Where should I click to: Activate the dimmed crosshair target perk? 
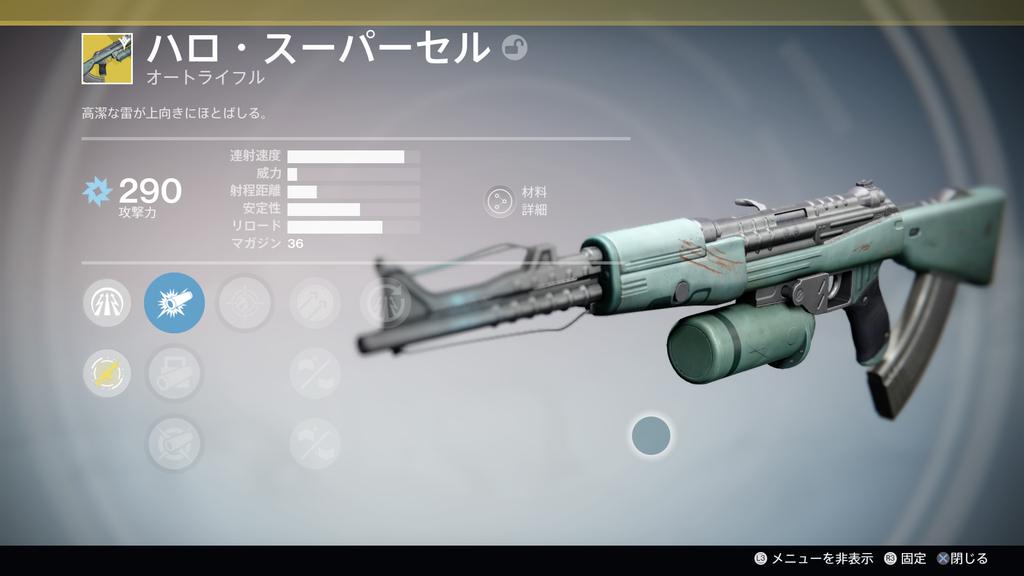(244, 302)
